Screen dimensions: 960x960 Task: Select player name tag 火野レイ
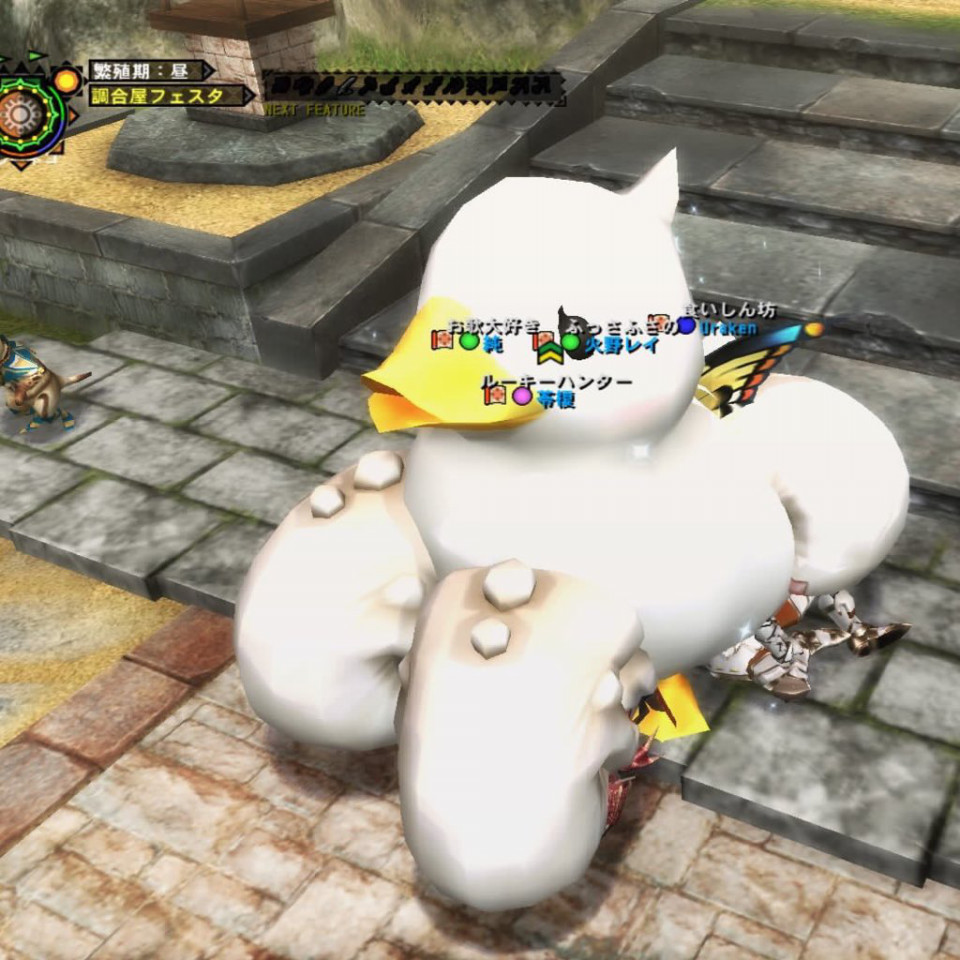tap(620, 344)
